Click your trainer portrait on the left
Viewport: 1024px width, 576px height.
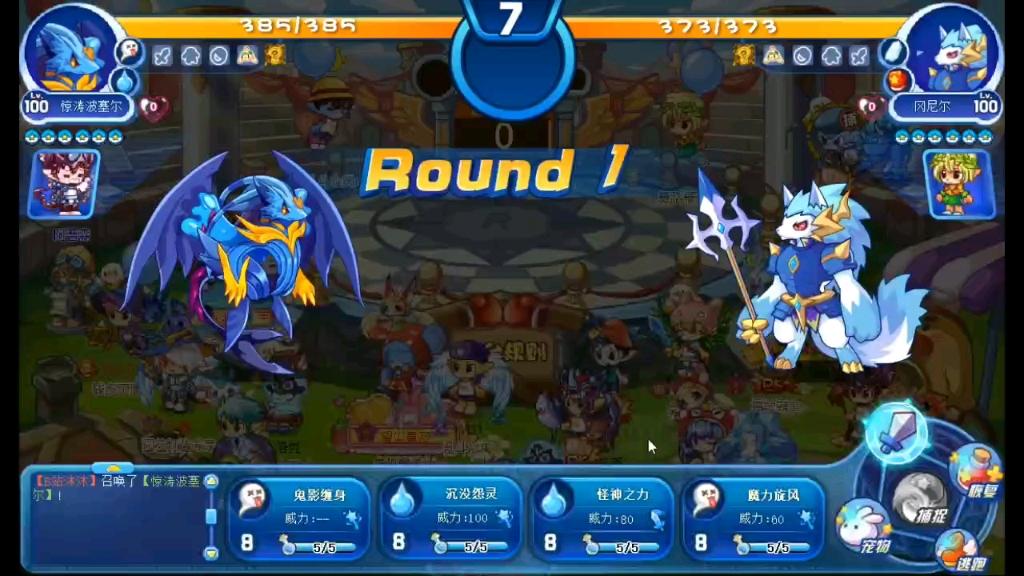pos(63,184)
